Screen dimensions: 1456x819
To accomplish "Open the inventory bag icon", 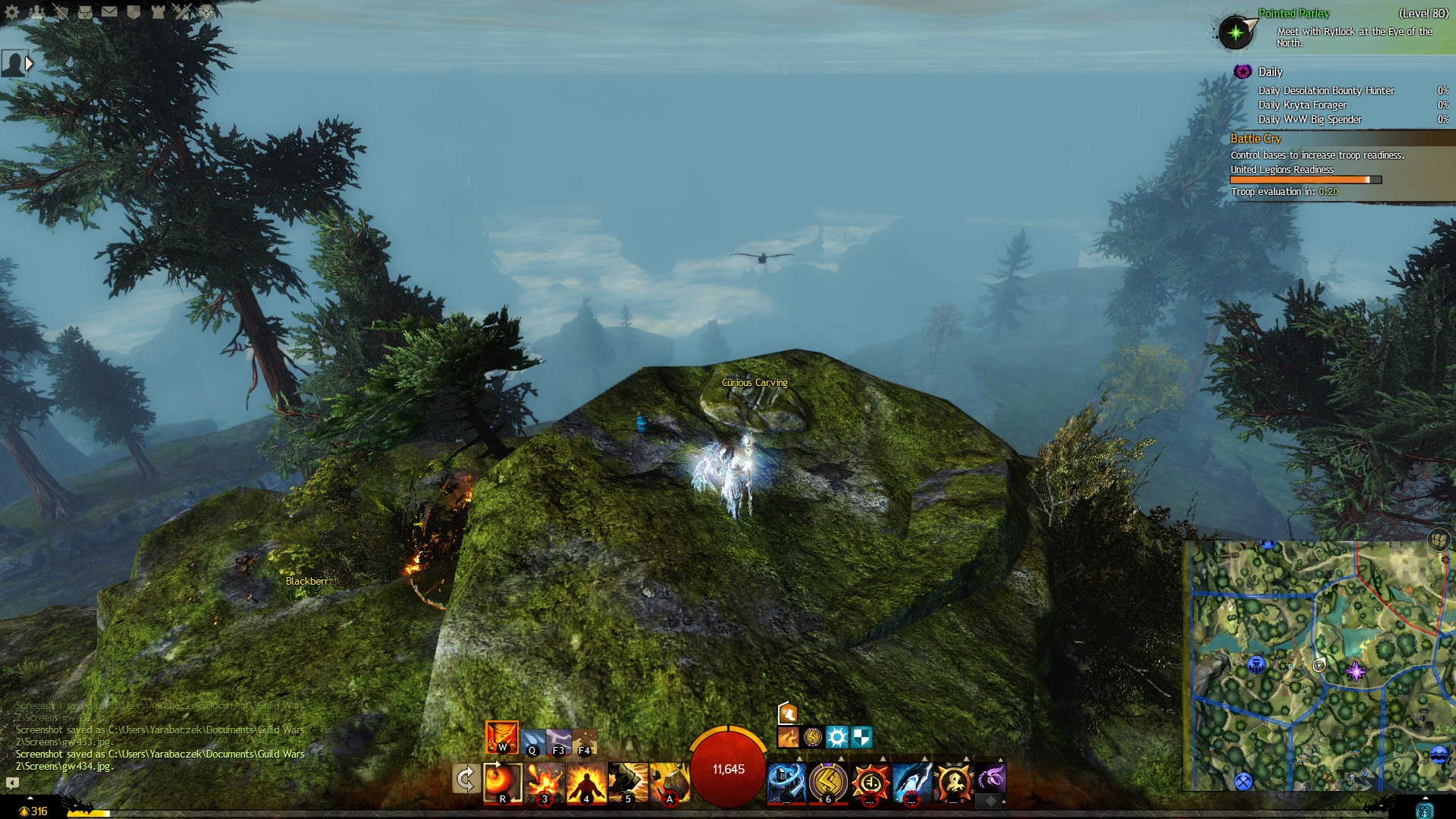I will pos(85,11).
